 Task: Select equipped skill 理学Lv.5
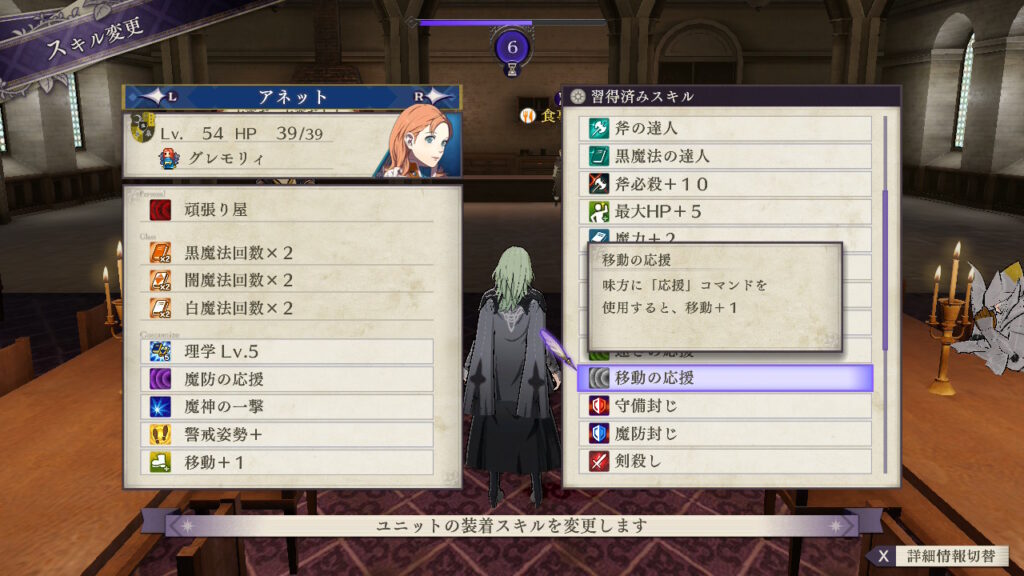pyautogui.click(x=290, y=351)
